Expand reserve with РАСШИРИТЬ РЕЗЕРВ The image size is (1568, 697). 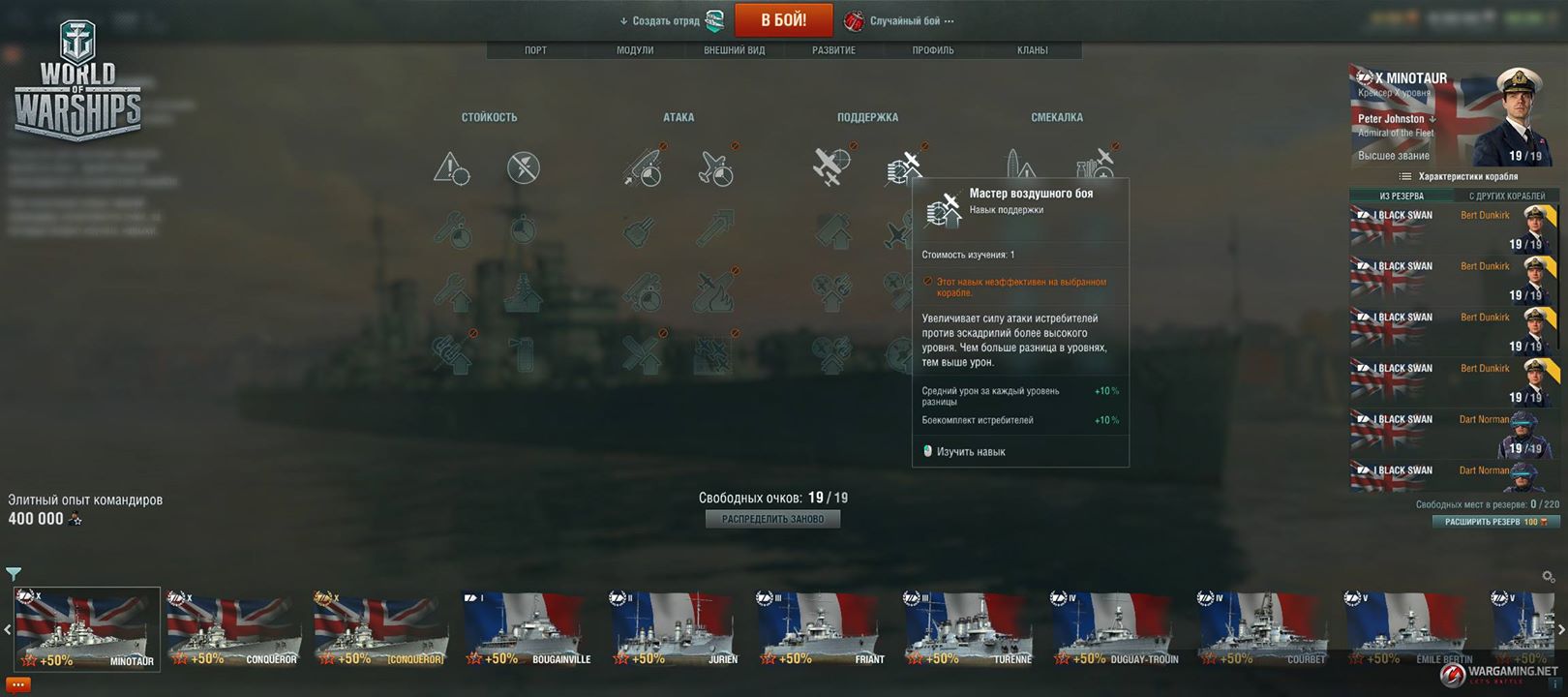tap(1495, 522)
